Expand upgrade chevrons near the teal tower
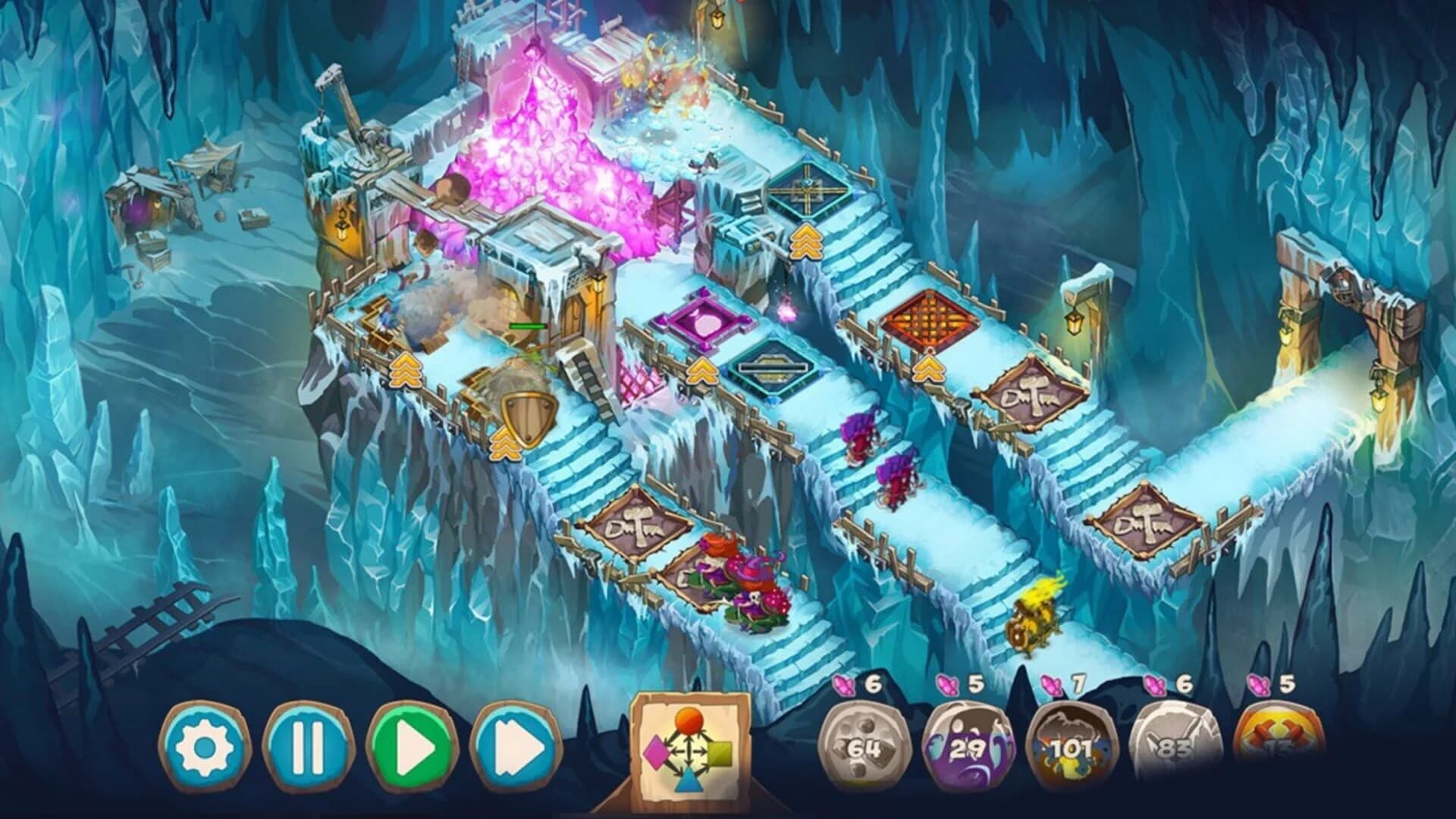 click(701, 372)
